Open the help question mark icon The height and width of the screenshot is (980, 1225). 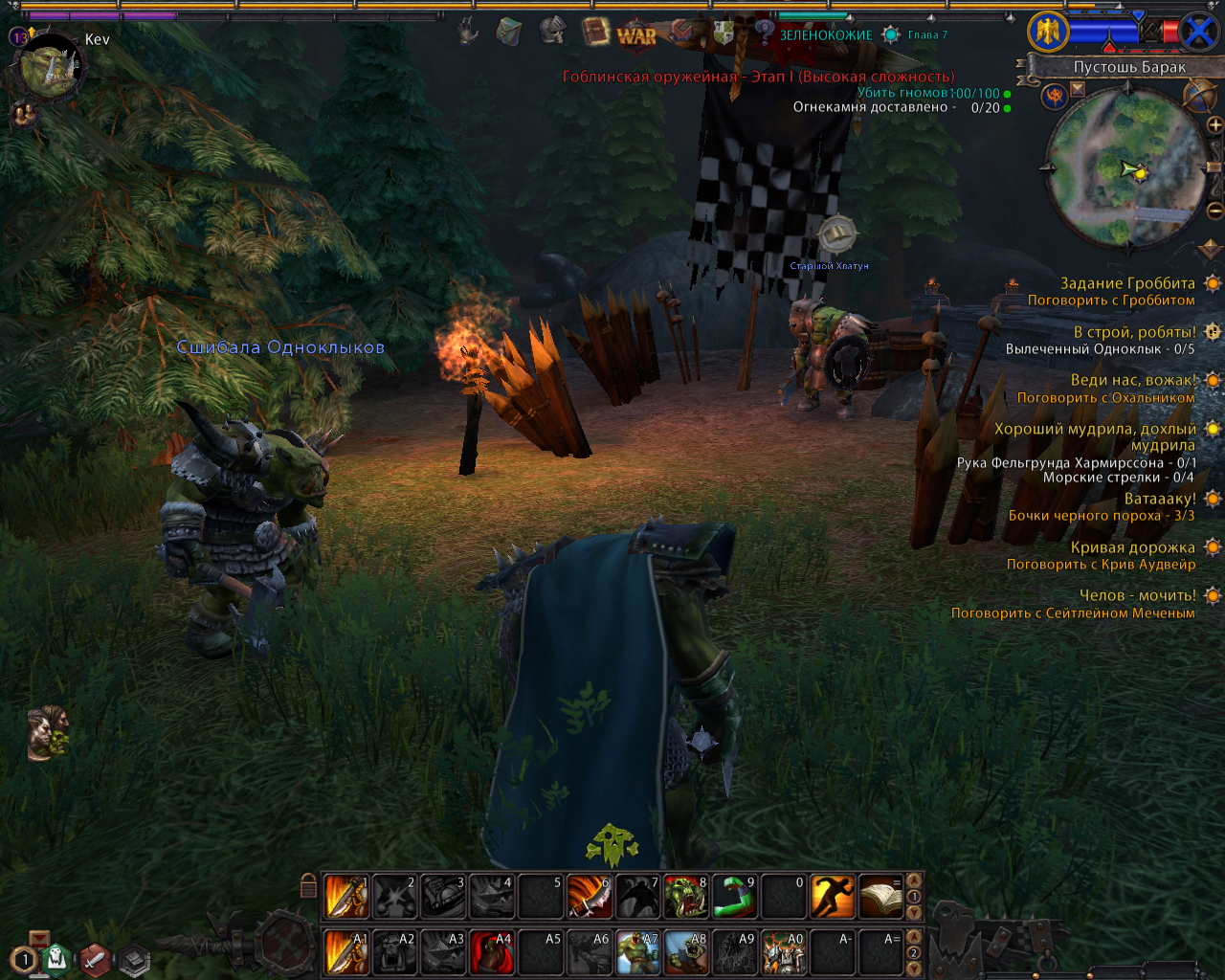tap(765, 32)
